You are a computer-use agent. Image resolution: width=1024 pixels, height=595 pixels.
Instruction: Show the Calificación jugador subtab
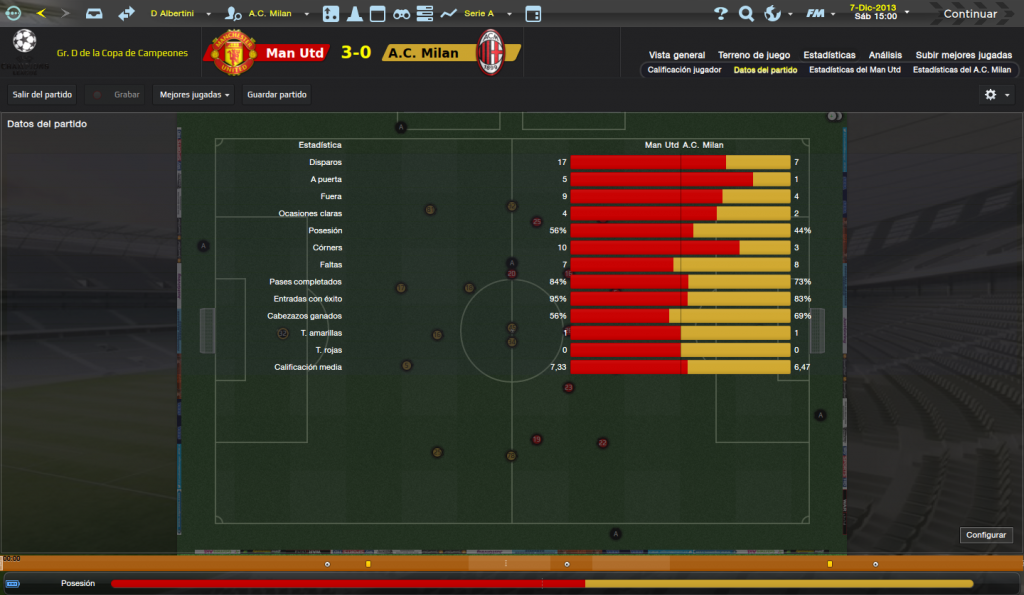[x=684, y=70]
